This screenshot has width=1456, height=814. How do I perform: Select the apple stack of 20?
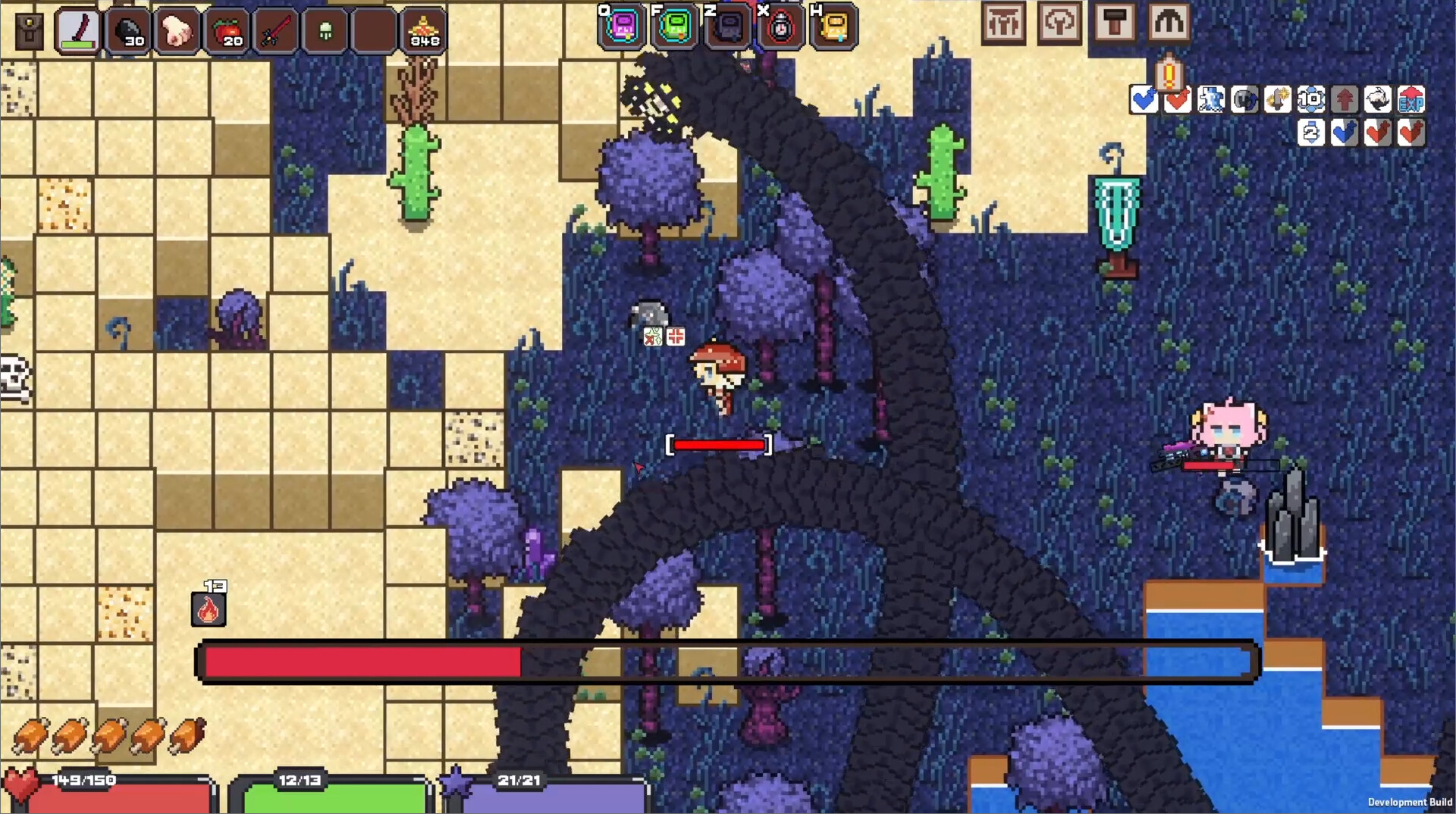(225, 30)
